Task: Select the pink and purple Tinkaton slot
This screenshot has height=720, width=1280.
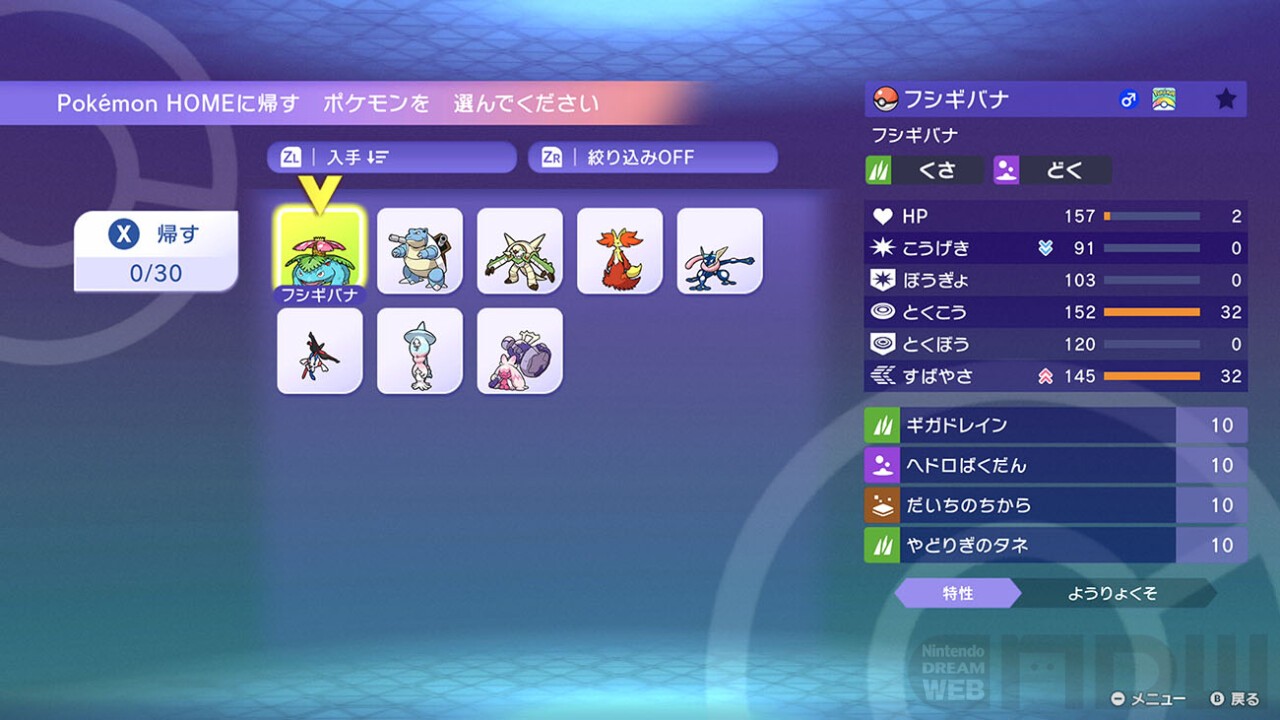Action: 520,351
